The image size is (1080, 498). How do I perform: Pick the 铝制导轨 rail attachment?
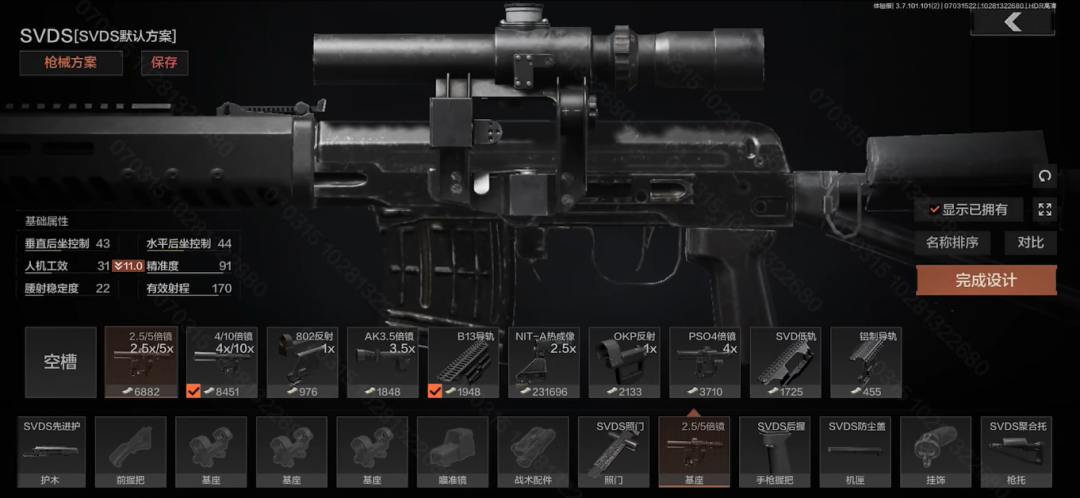coord(866,362)
